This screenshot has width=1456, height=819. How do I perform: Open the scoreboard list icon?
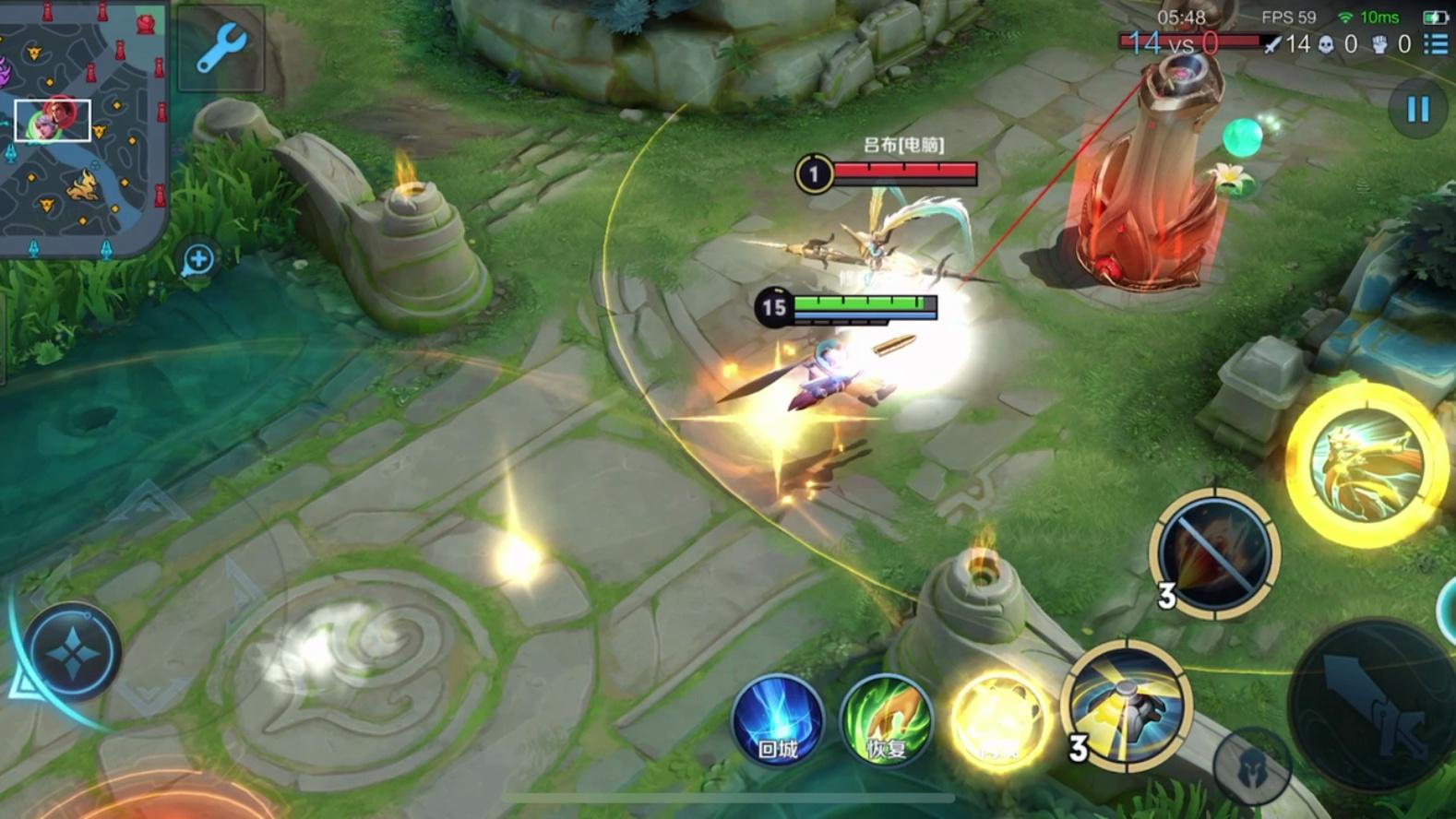tap(1436, 43)
